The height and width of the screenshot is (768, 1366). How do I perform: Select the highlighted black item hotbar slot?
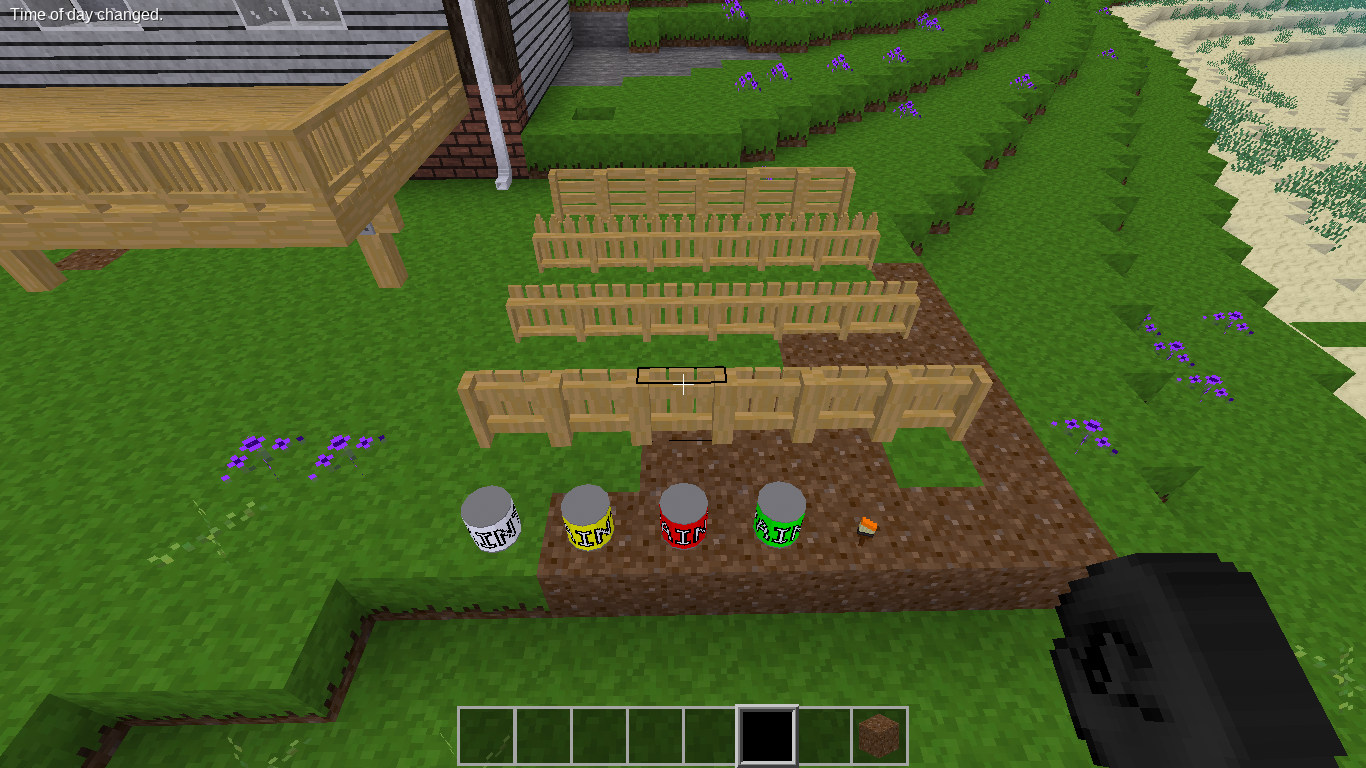767,736
